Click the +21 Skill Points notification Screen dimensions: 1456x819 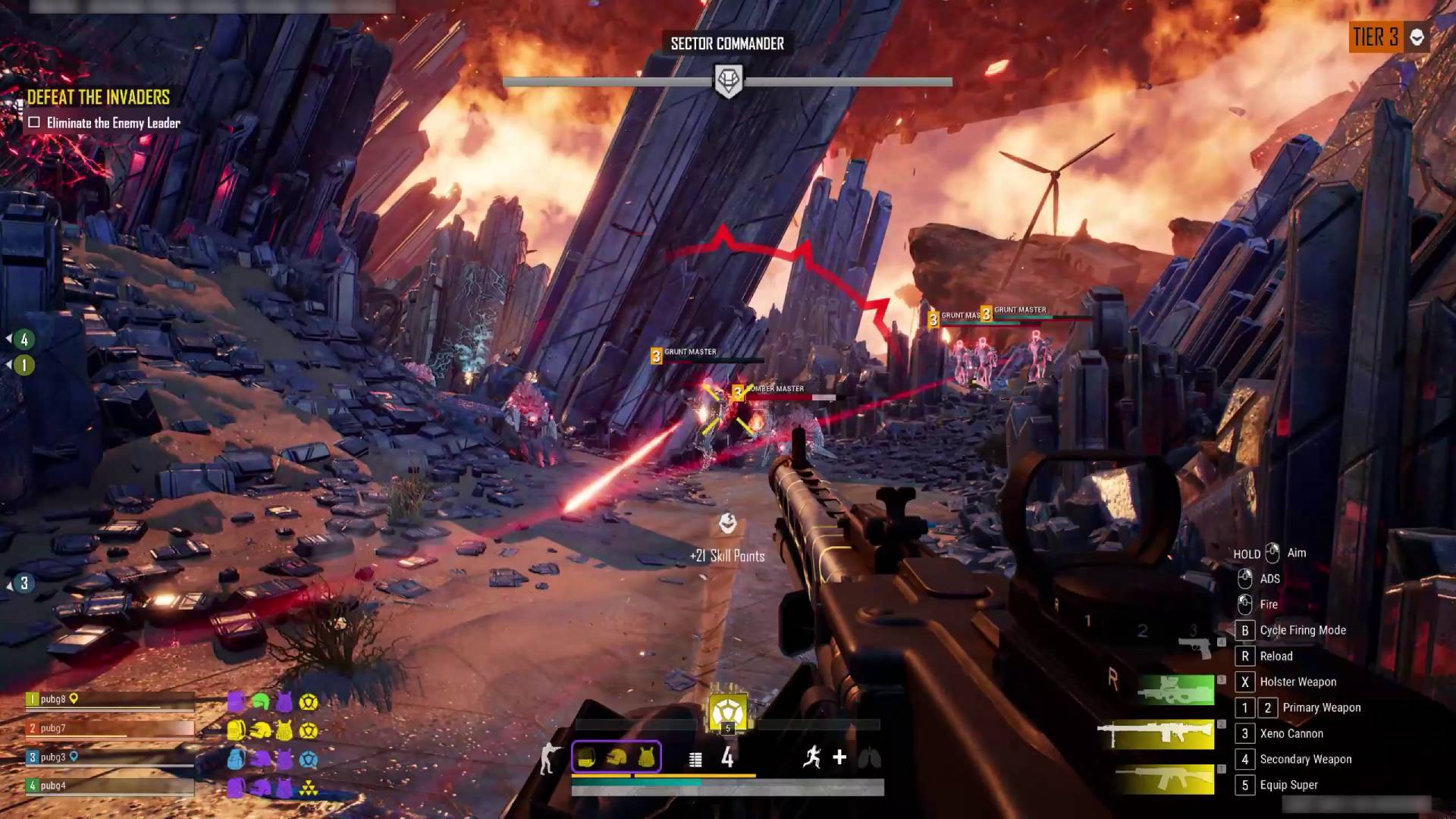(728, 555)
